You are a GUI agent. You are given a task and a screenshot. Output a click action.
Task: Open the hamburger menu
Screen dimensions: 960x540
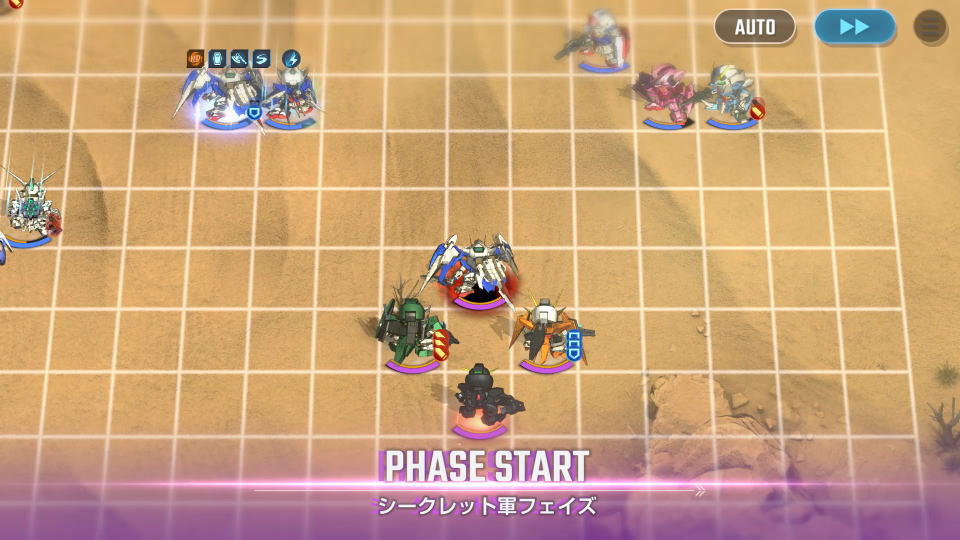coord(930,27)
